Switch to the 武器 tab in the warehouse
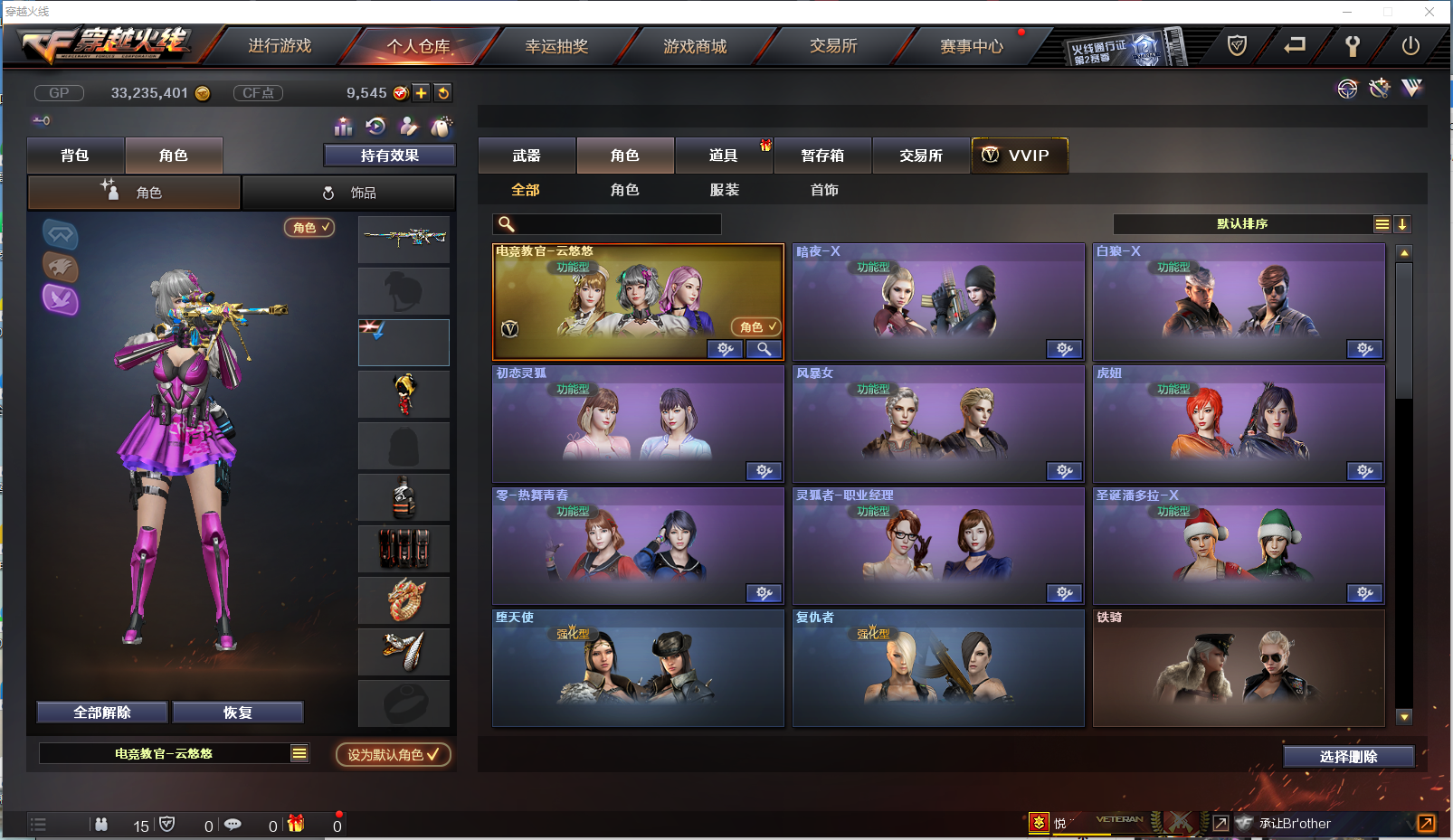This screenshot has width=1453, height=840. coord(527,156)
